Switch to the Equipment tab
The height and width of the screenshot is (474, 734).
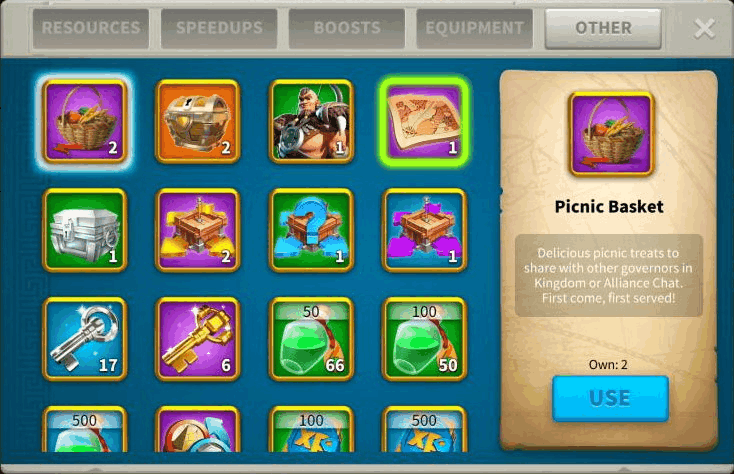coord(474,28)
